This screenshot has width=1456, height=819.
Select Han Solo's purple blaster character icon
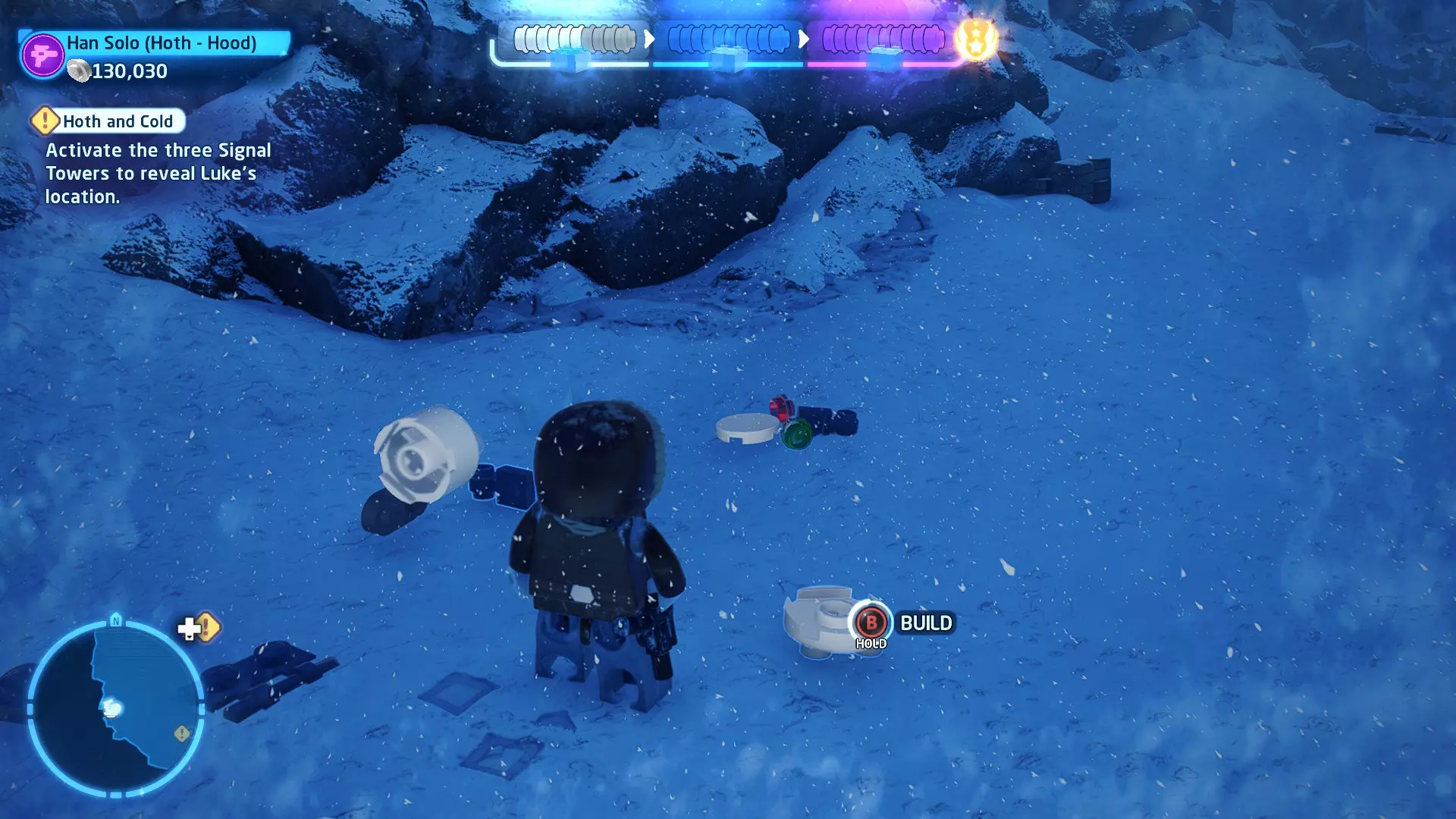(42, 55)
